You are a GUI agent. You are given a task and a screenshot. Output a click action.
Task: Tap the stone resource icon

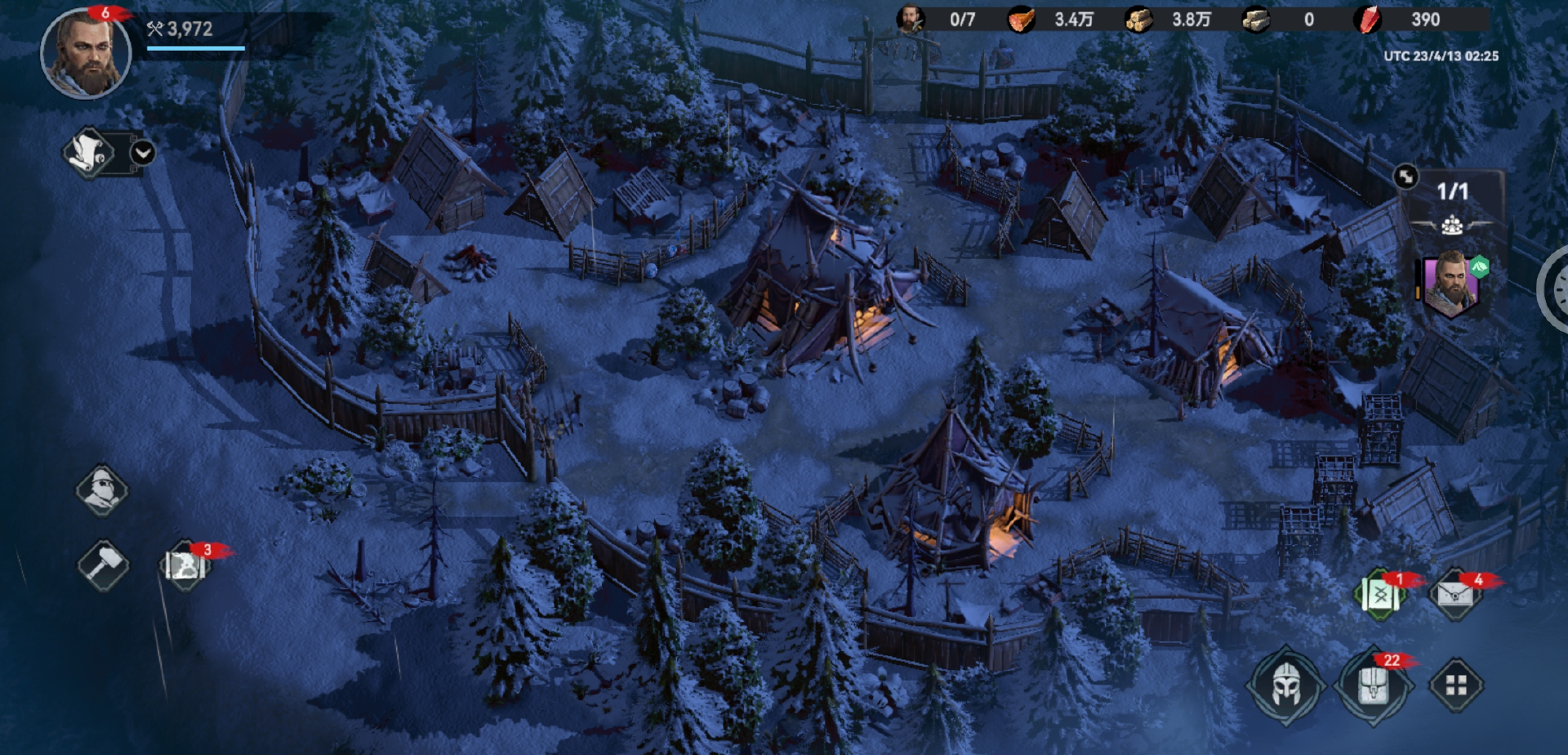pos(1256,20)
